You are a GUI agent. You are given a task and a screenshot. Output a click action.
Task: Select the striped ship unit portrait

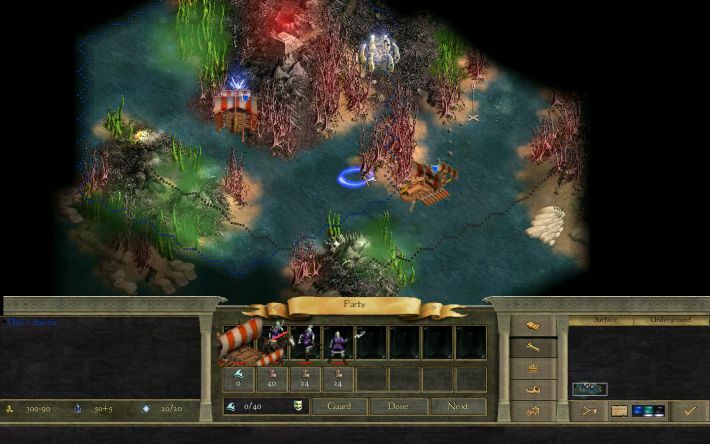click(240, 342)
